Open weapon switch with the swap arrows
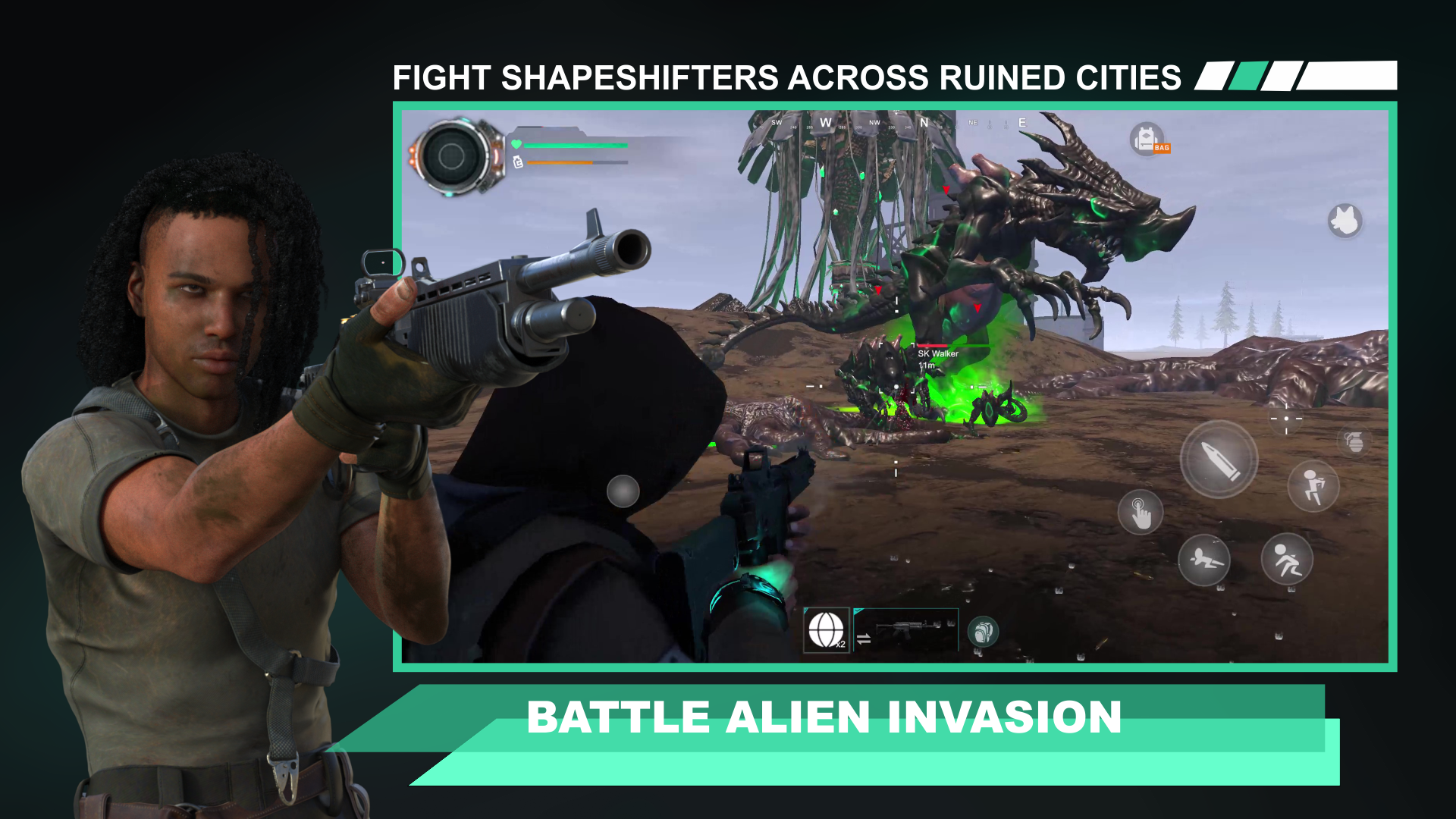Screen dimensions: 1456x819 point(863,640)
